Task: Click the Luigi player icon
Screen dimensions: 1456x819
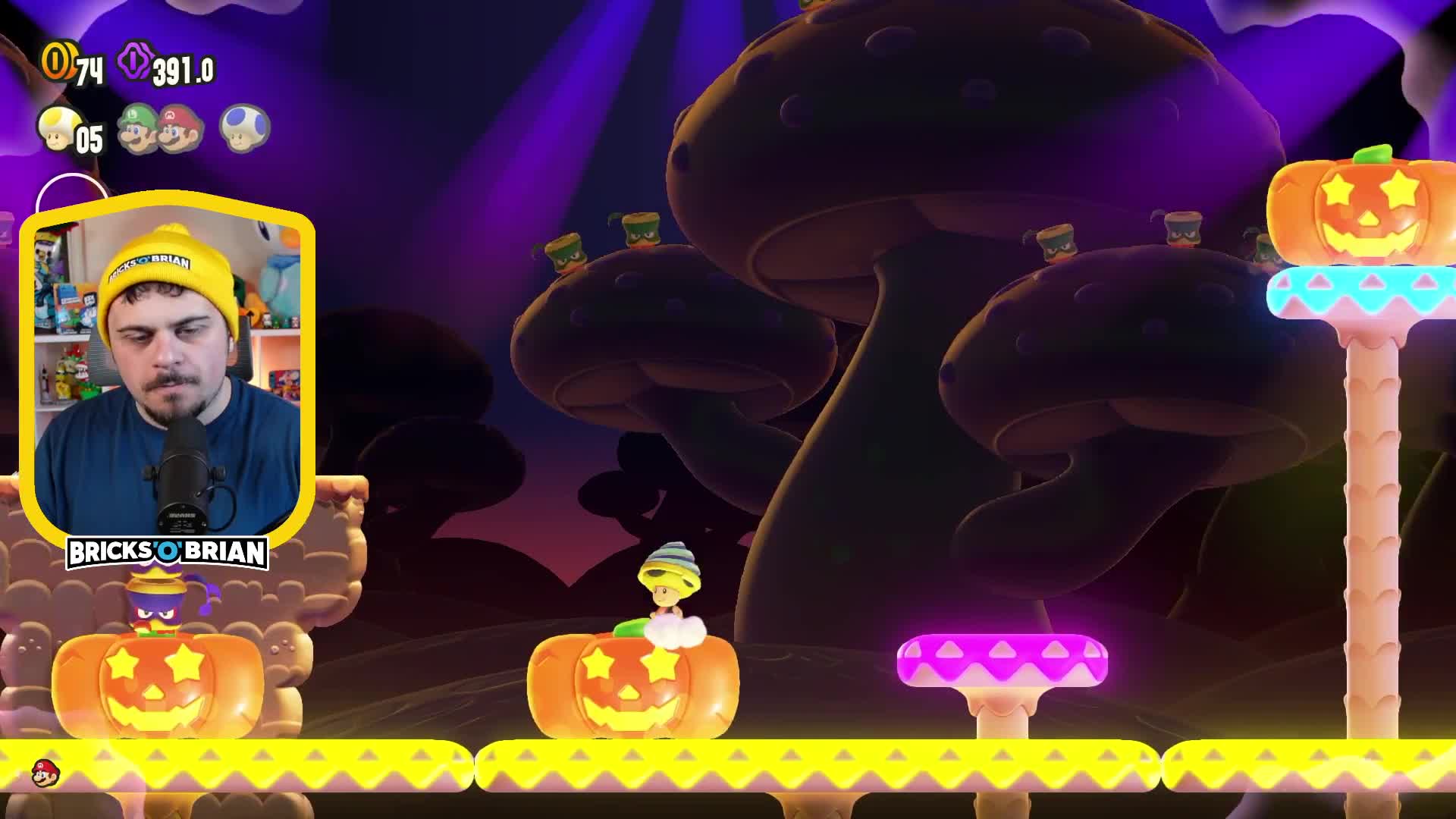Action: [x=140, y=128]
